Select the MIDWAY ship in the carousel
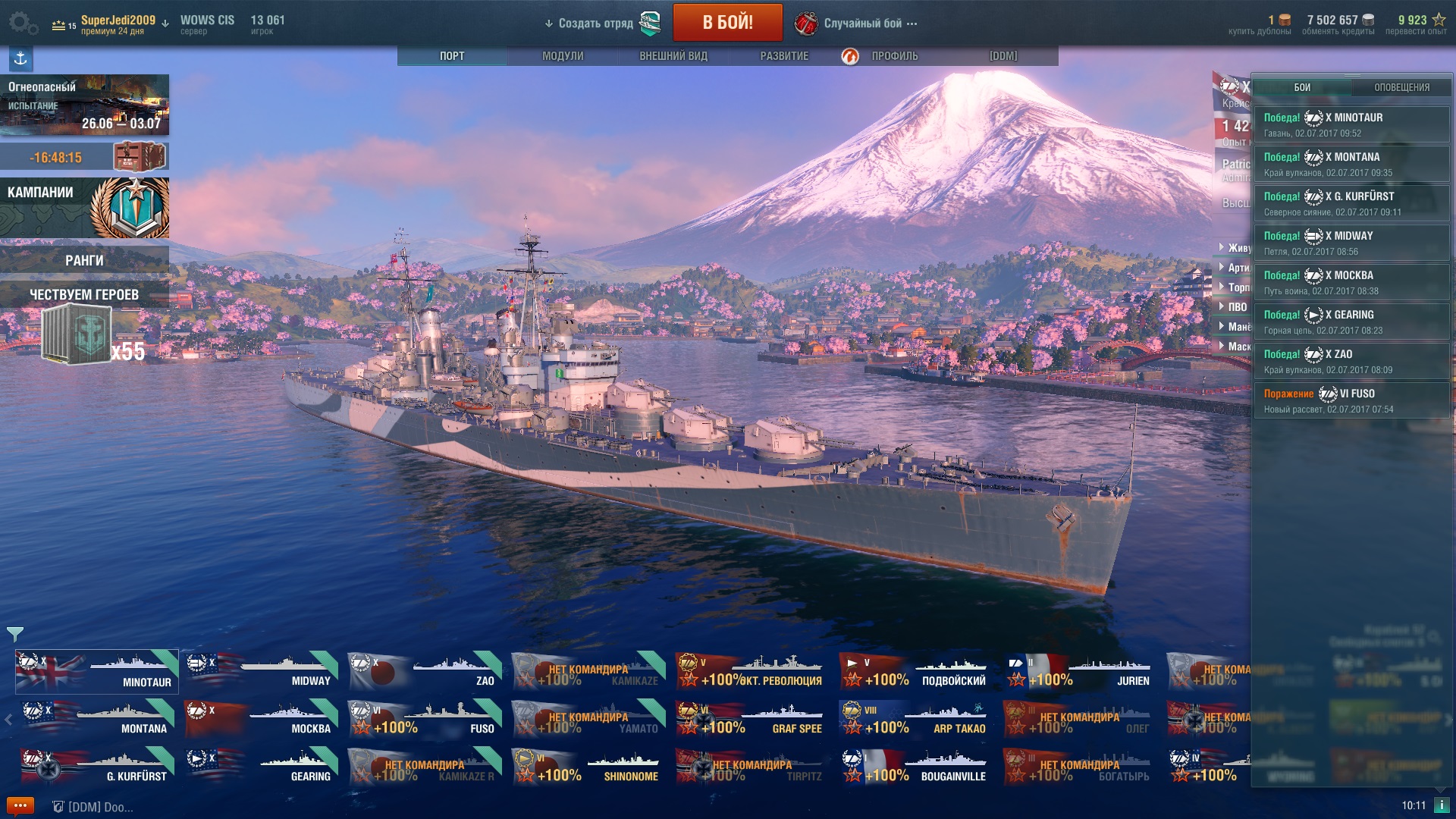The width and height of the screenshot is (1456, 819). click(x=262, y=672)
